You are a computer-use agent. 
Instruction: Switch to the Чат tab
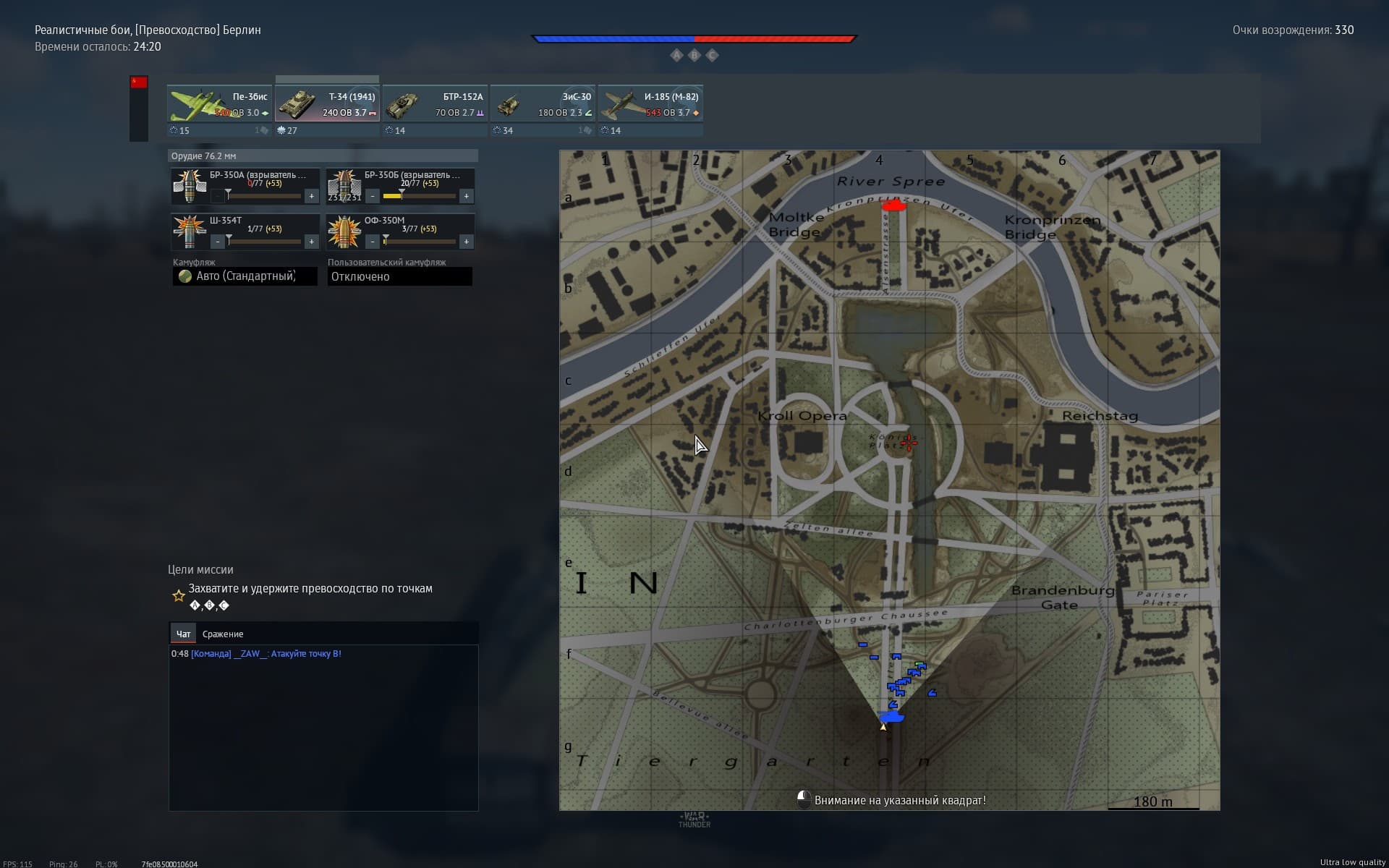pos(183,634)
